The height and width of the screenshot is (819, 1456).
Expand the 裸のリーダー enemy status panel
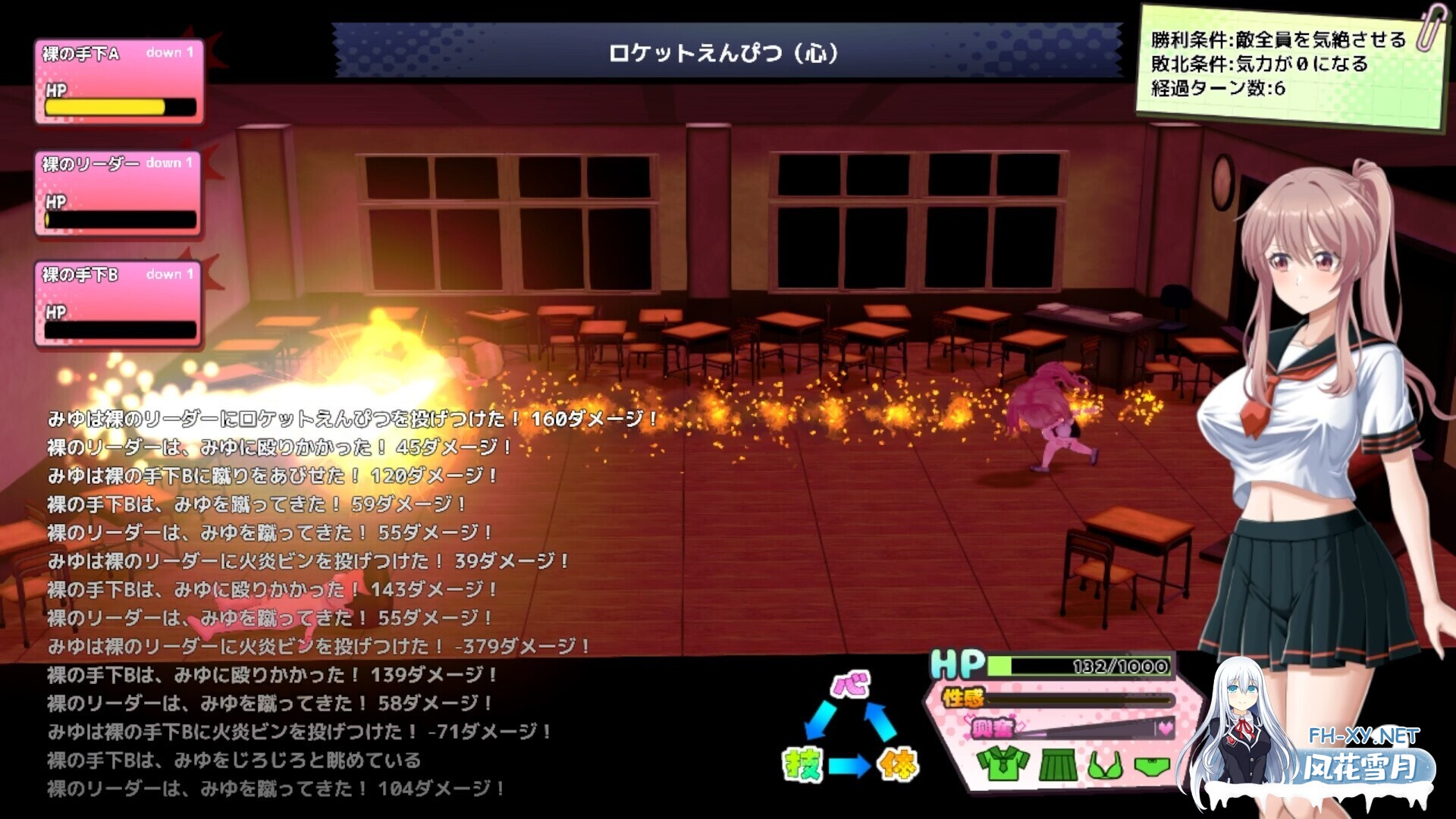[118, 190]
